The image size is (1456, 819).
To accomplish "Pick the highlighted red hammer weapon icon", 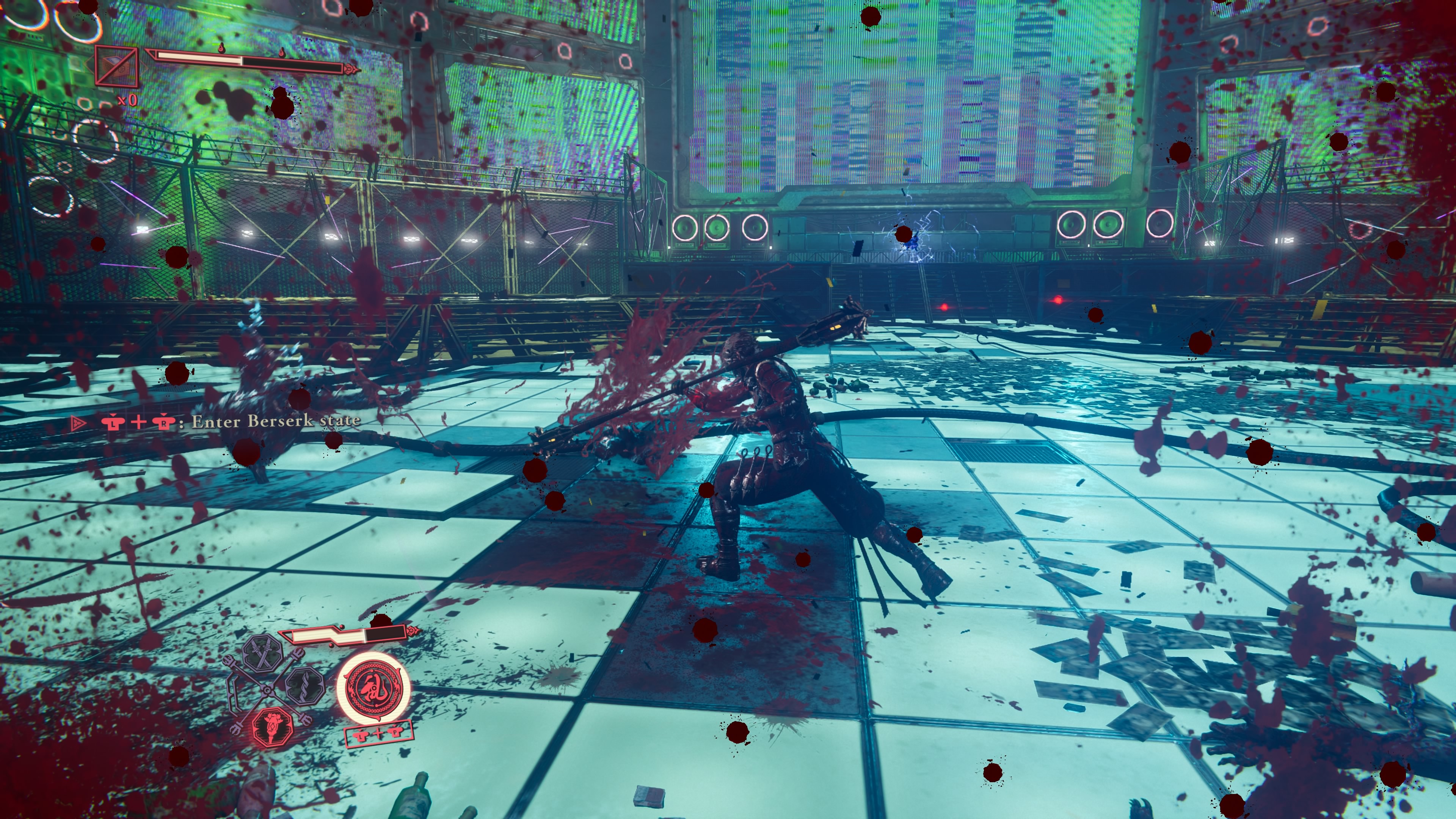I will (273, 726).
